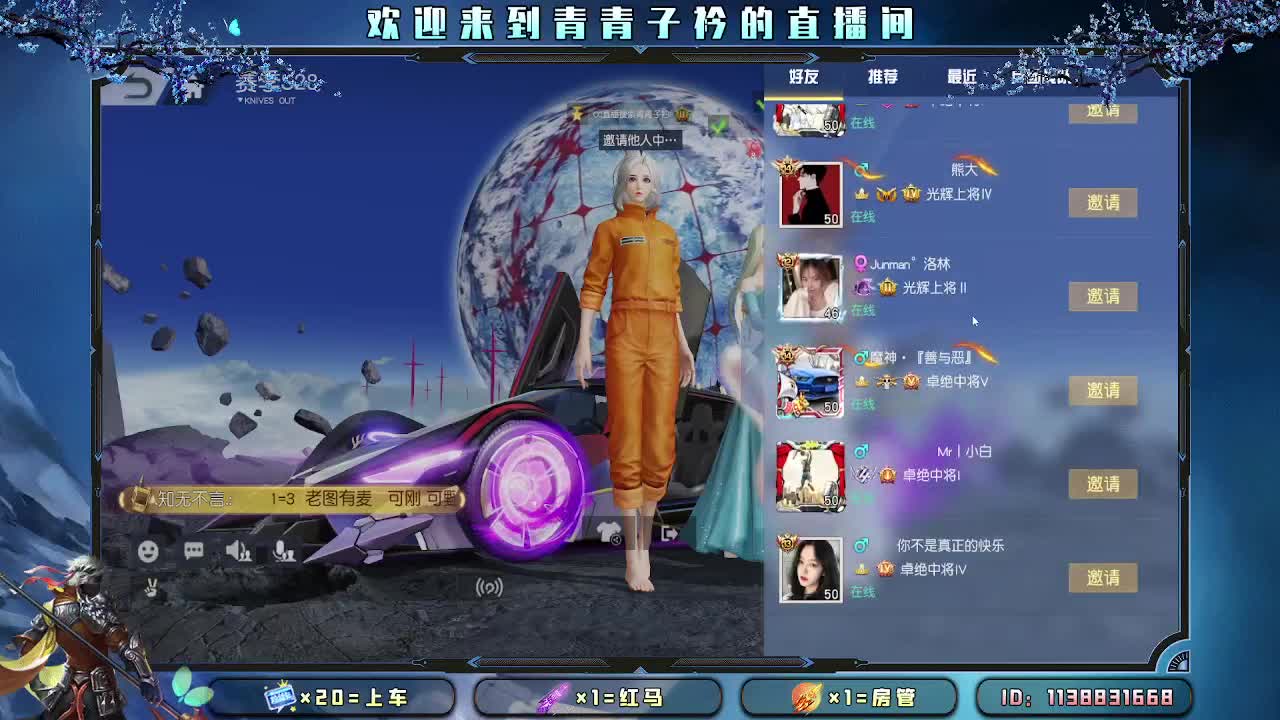Screen dimensions: 1280x720
Task: Switch to the 最近 tab
Action: (x=959, y=76)
